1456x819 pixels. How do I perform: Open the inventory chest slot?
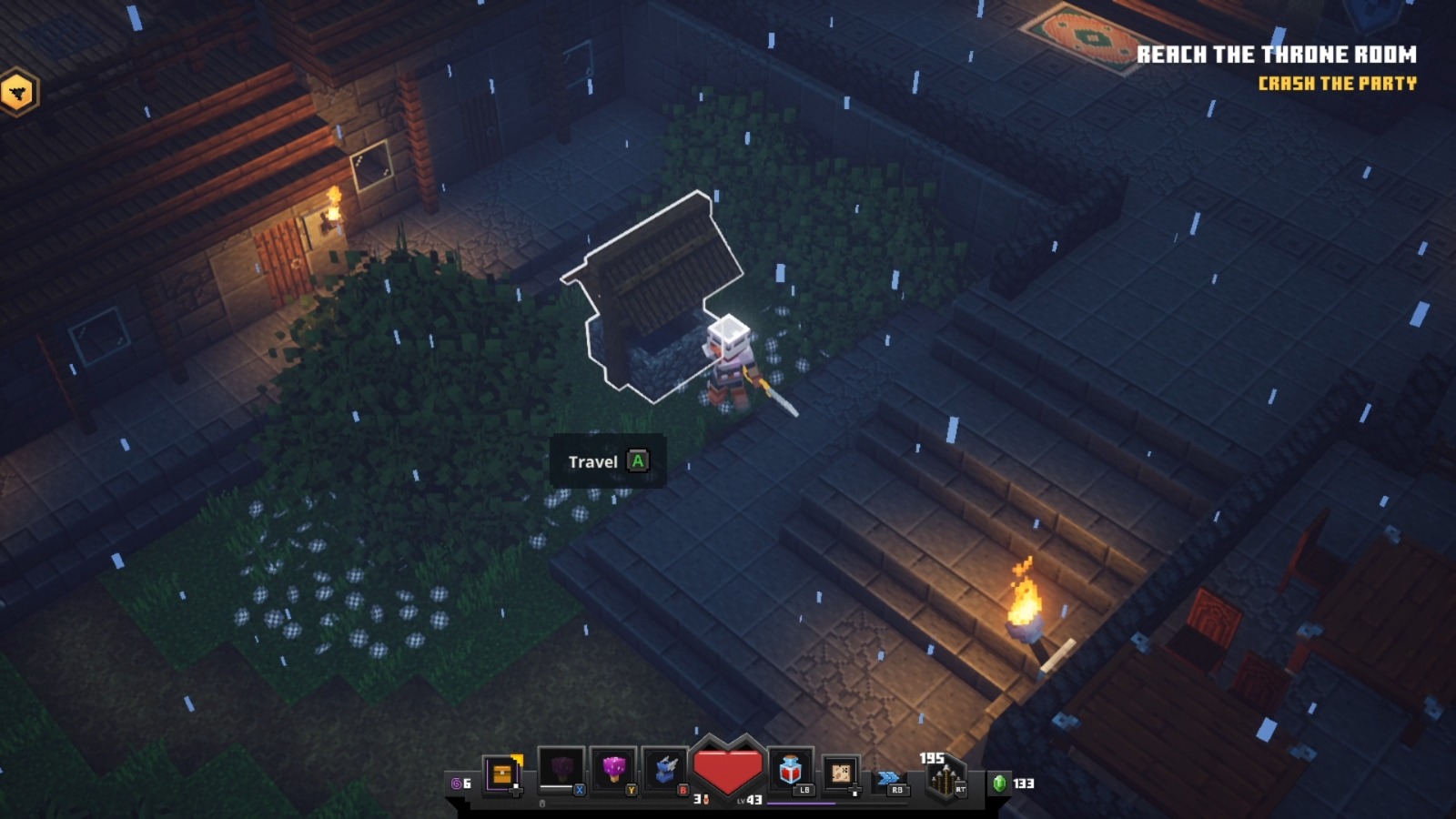click(502, 773)
